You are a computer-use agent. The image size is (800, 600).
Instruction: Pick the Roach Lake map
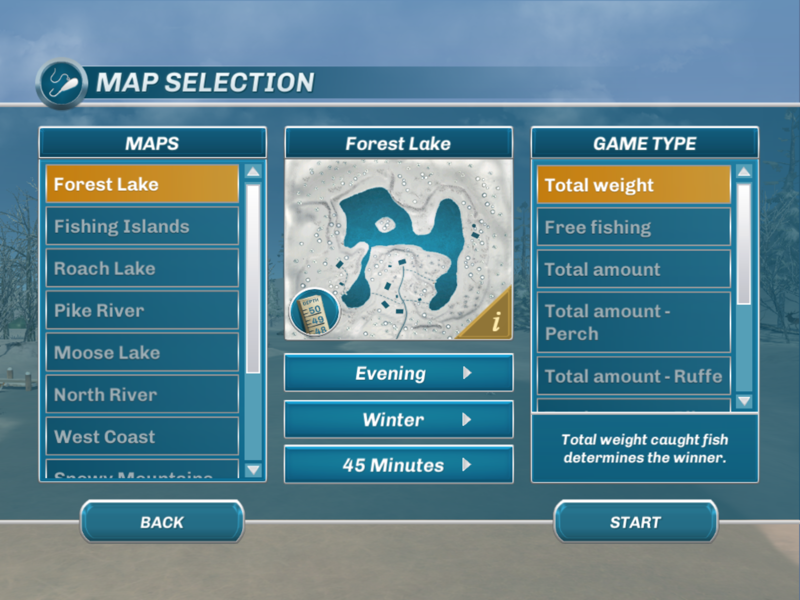click(142, 269)
